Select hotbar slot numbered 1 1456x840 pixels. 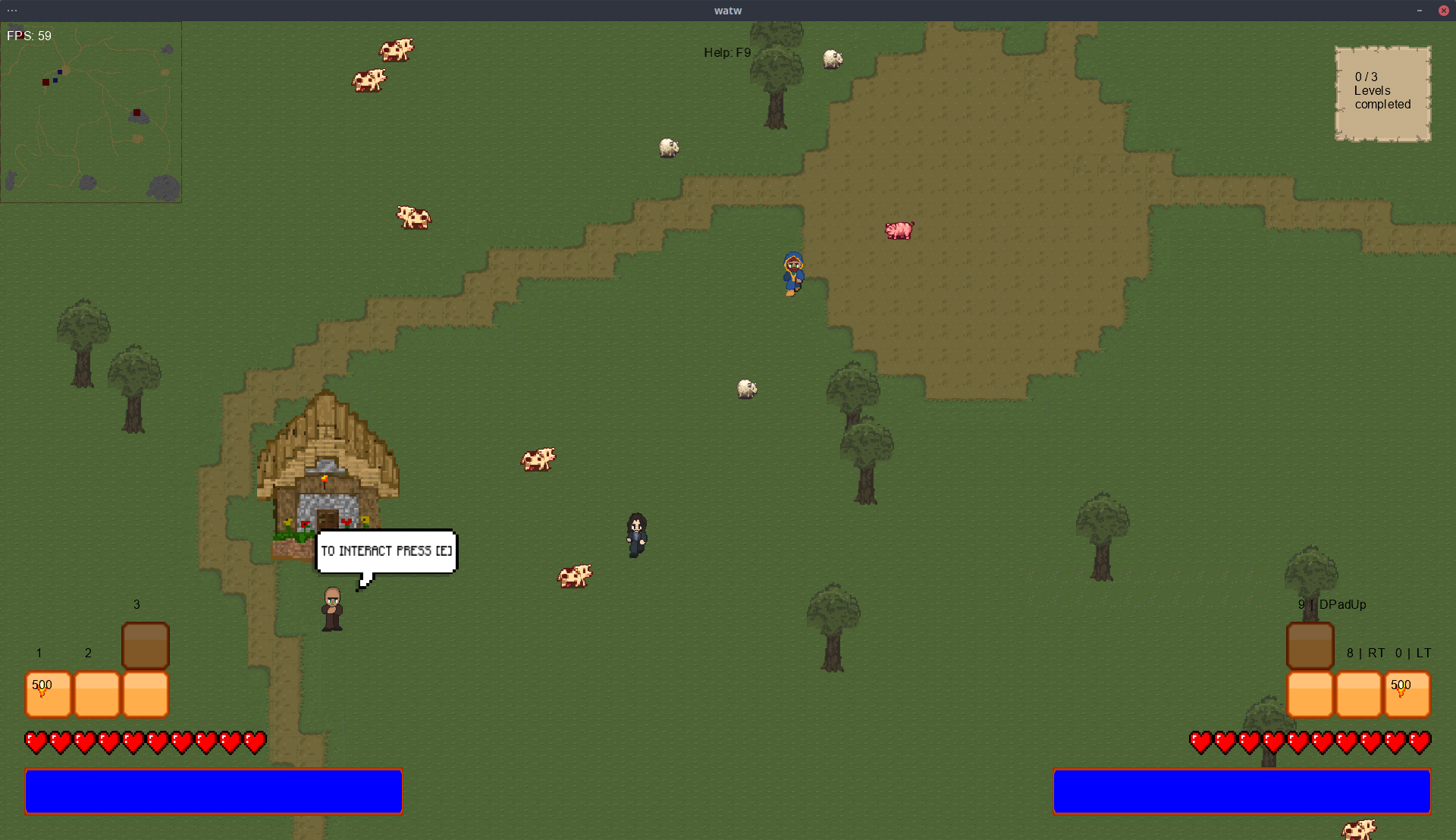click(49, 694)
